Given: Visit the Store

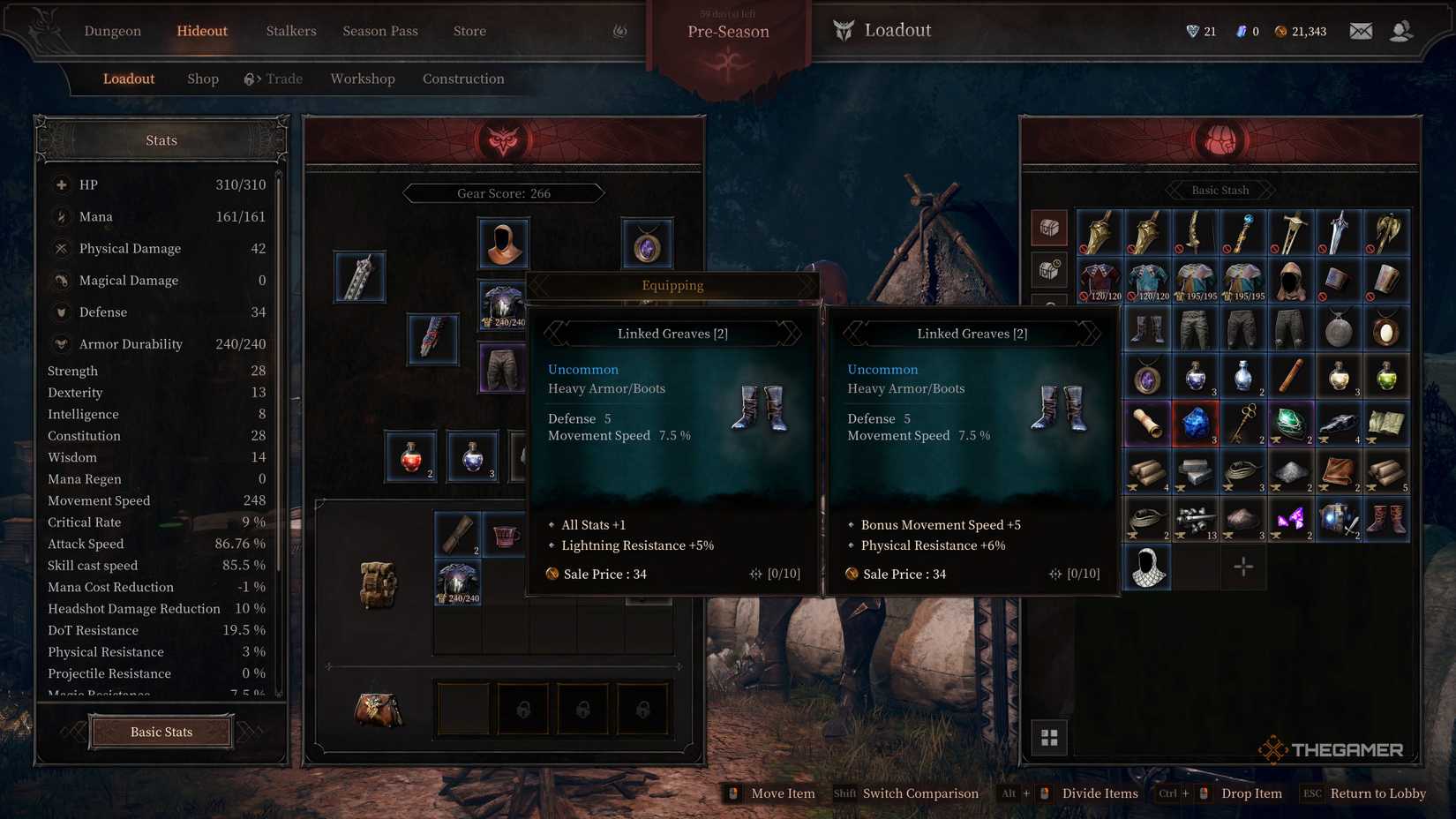Looking at the screenshot, I should pyautogui.click(x=469, y=31).
